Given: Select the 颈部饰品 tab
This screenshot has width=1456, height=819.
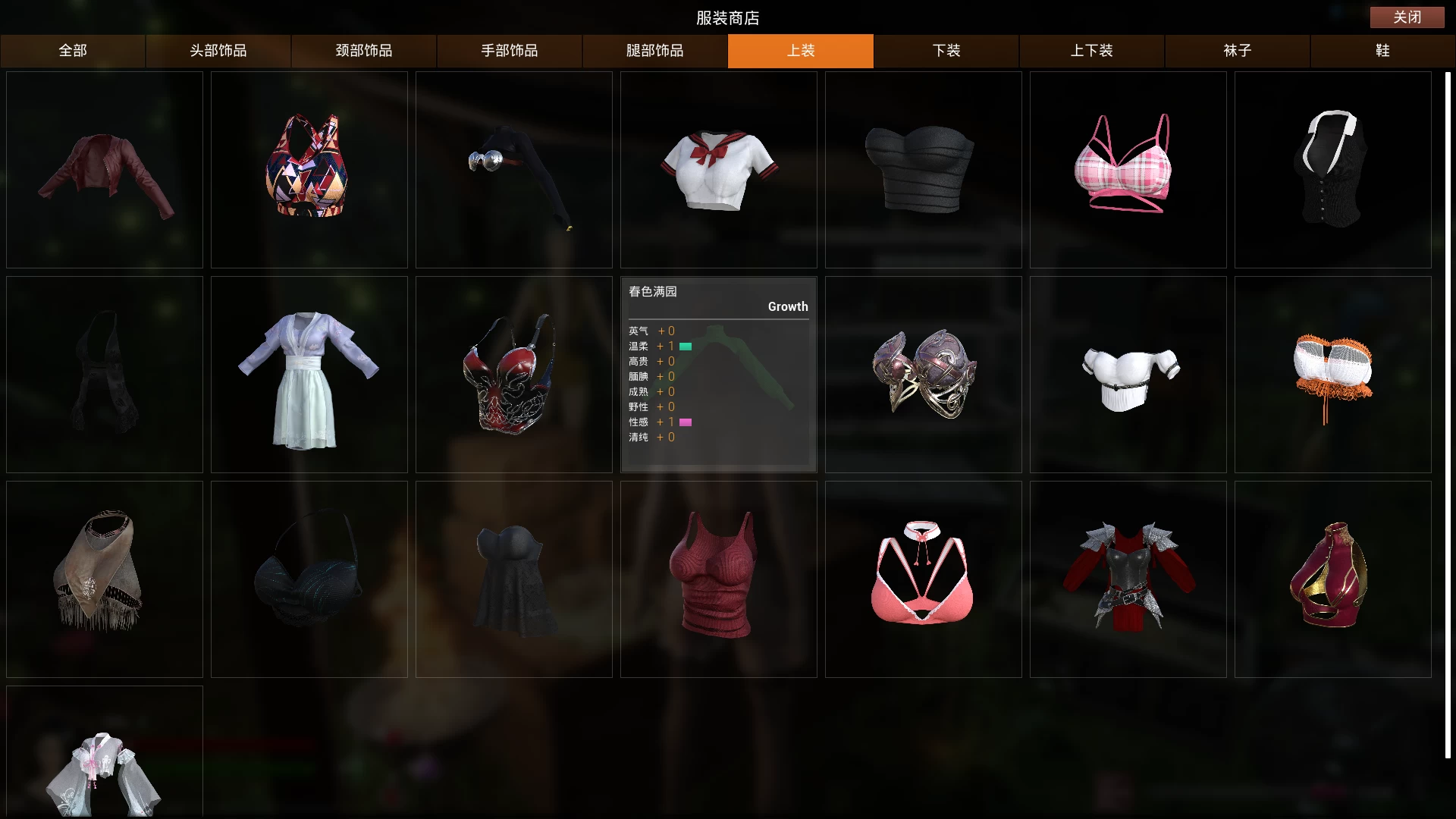Looking at the screenshot, I should pyautogui.click(x=364, y=51).
